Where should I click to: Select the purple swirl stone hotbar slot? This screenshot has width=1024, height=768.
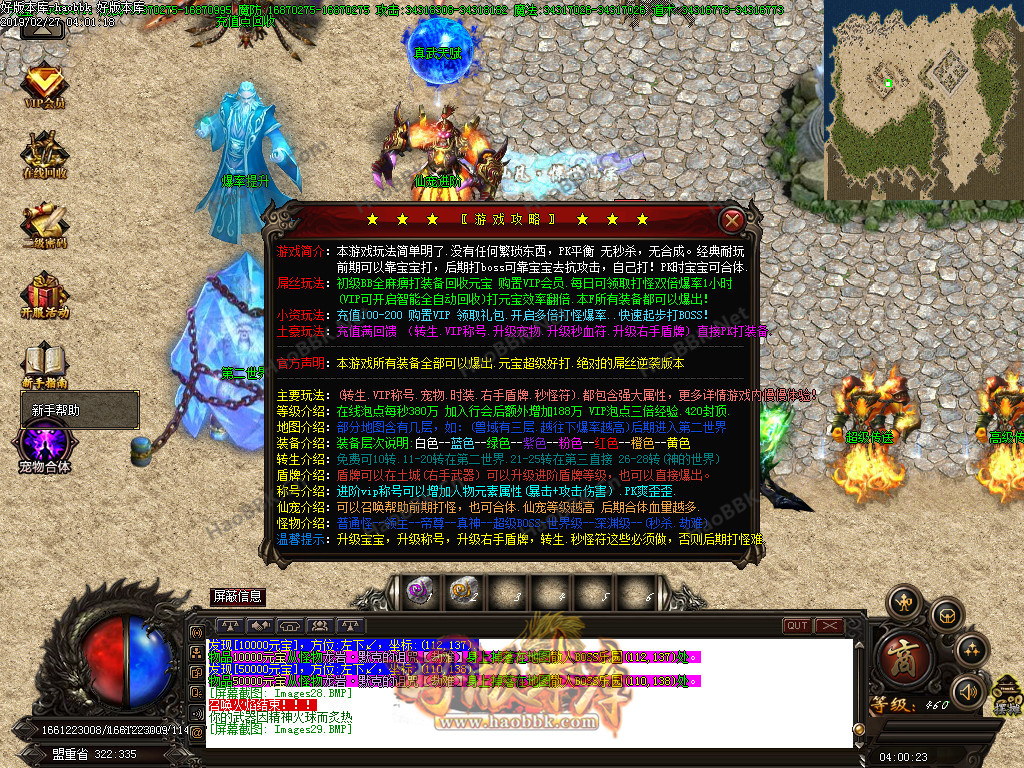pos(420,592)
